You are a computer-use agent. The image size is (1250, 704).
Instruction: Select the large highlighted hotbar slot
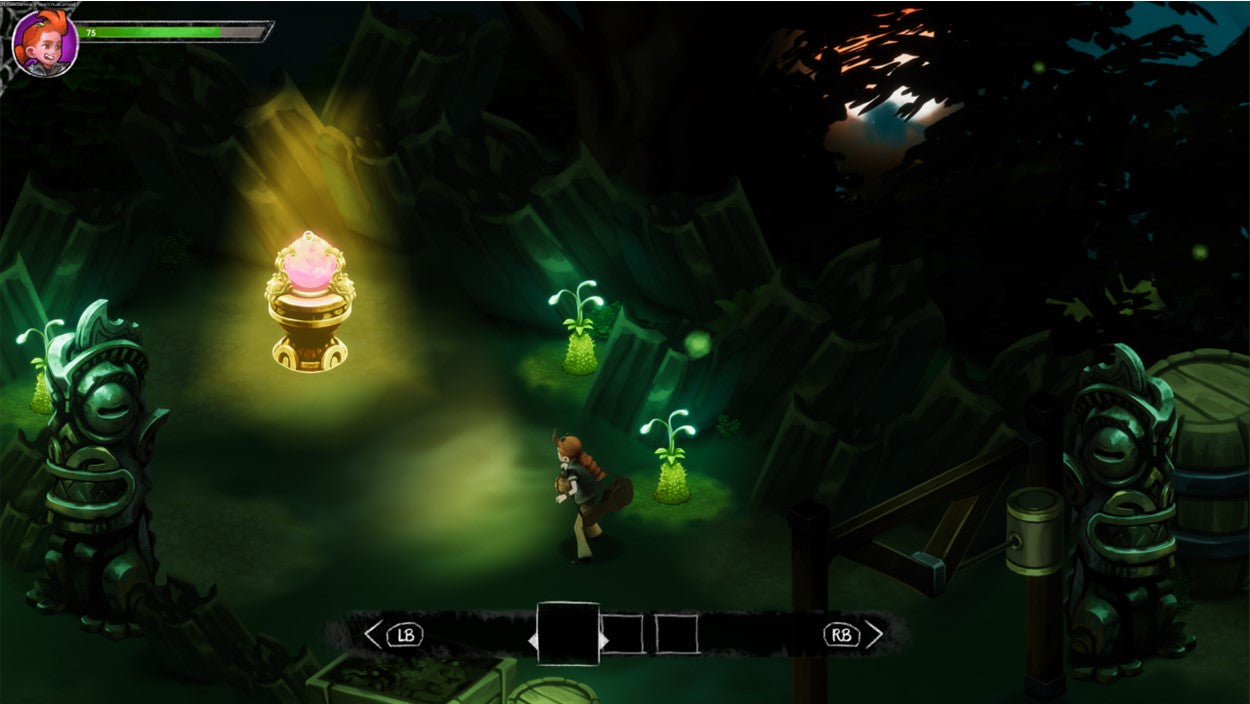click(x=568, y=634)
